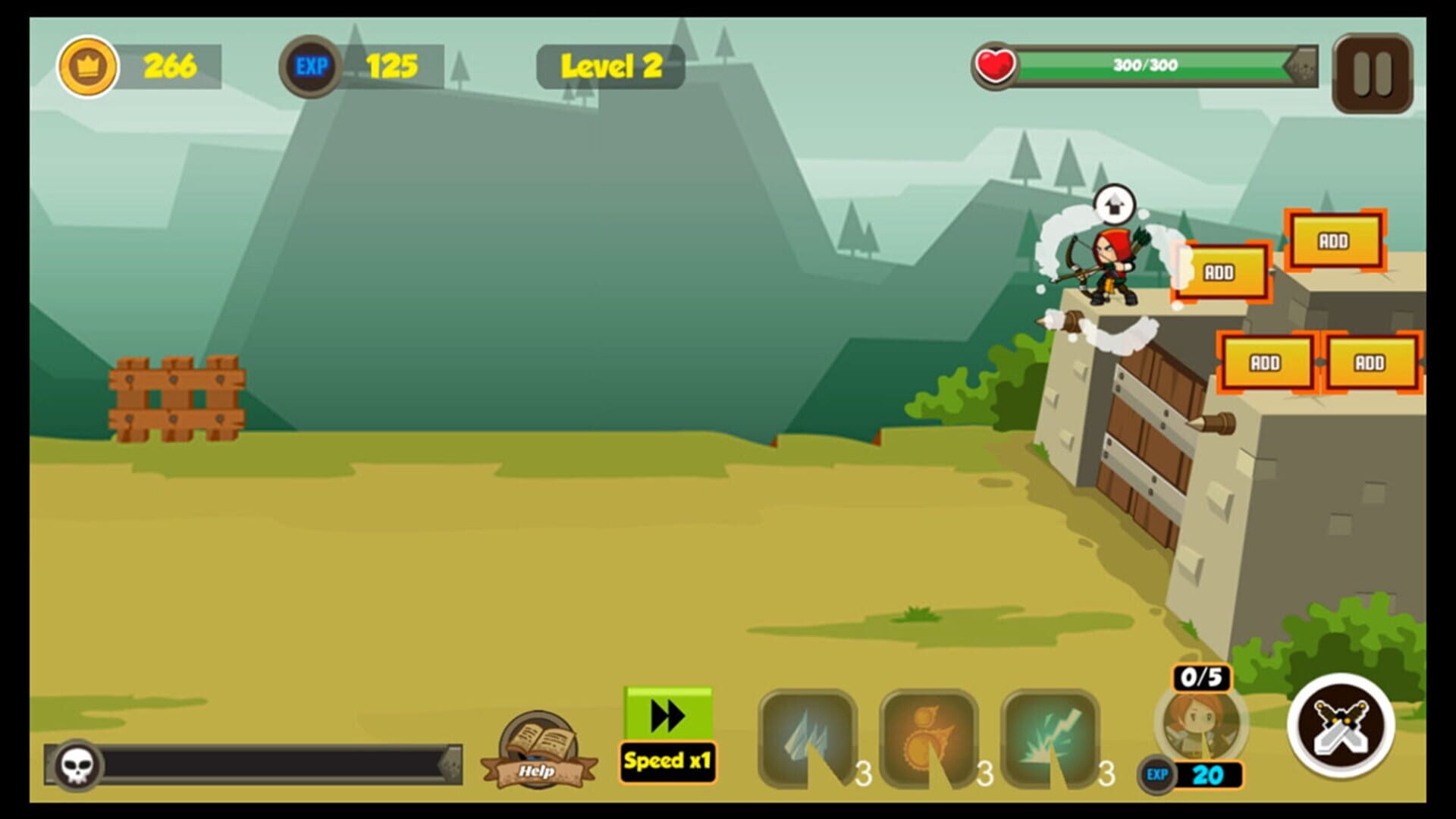Click the ADD slot beside the archer

(x=1221, y=271)
